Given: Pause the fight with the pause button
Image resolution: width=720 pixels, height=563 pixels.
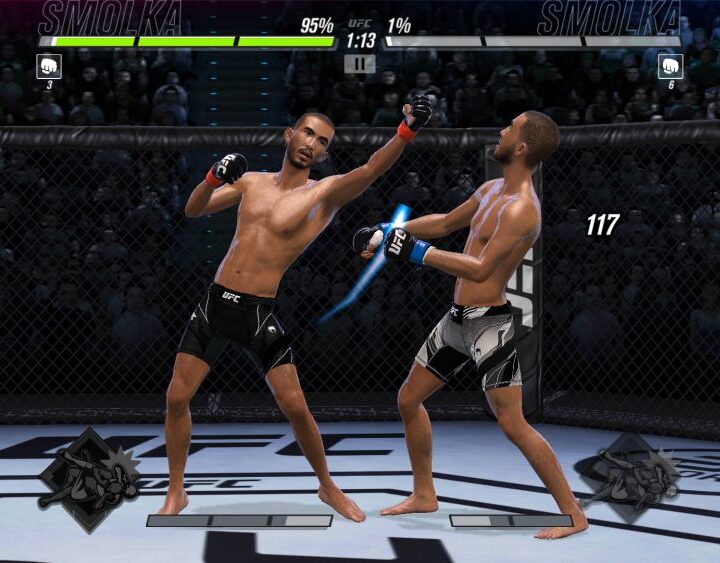Looking at the screenshot, I should pos(359,64).
